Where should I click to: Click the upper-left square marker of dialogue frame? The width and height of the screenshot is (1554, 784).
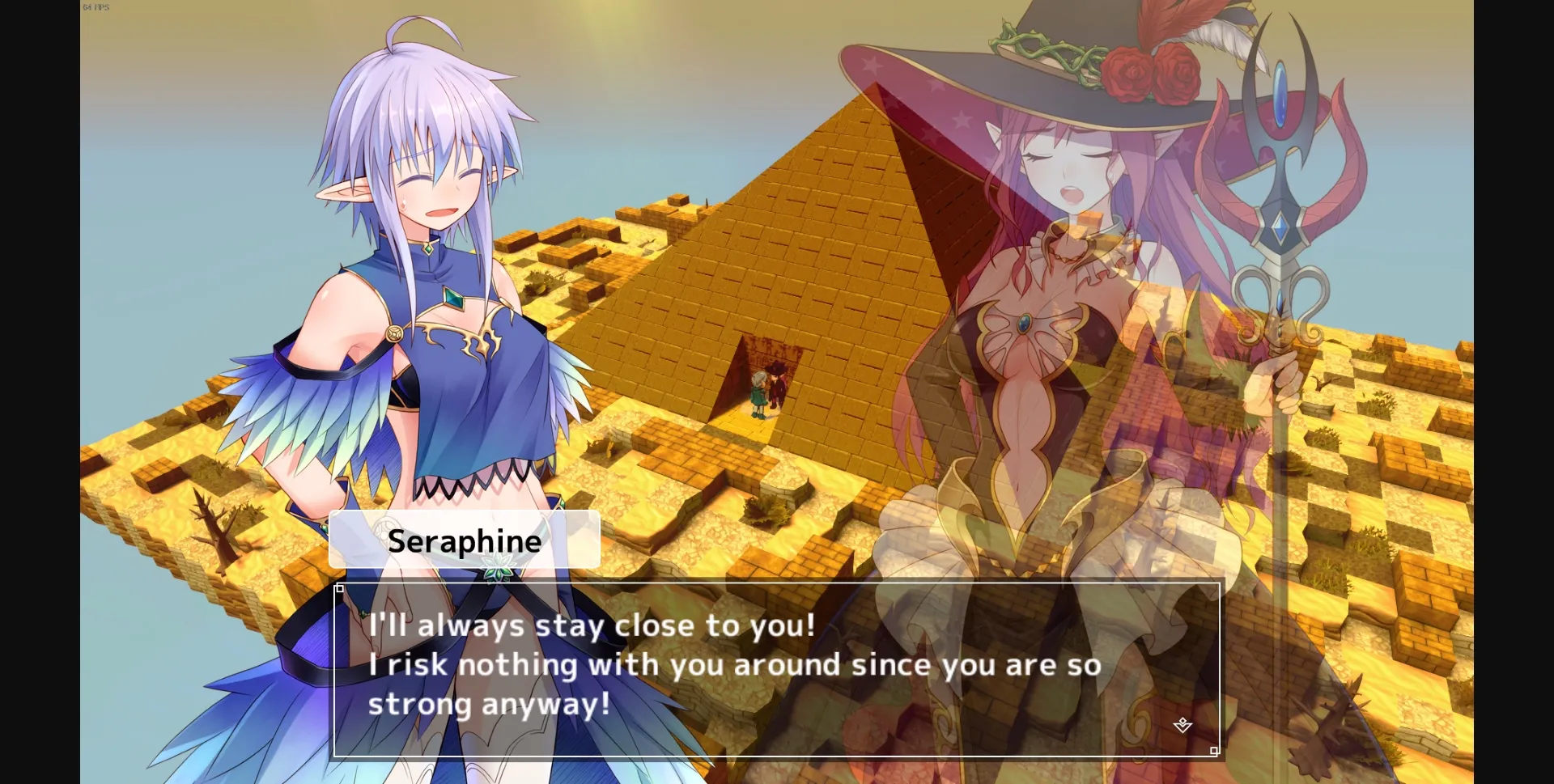340,588
